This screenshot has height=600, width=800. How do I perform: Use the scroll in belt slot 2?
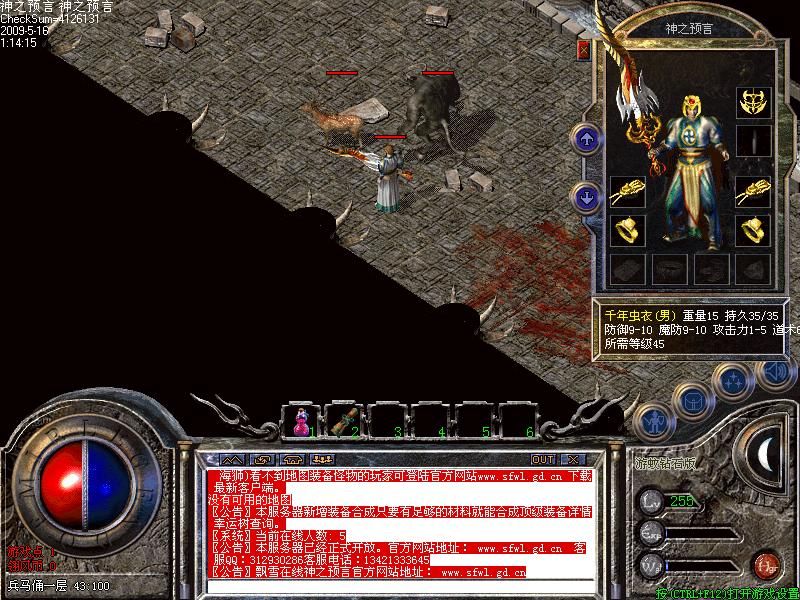[x=344, y=421]
